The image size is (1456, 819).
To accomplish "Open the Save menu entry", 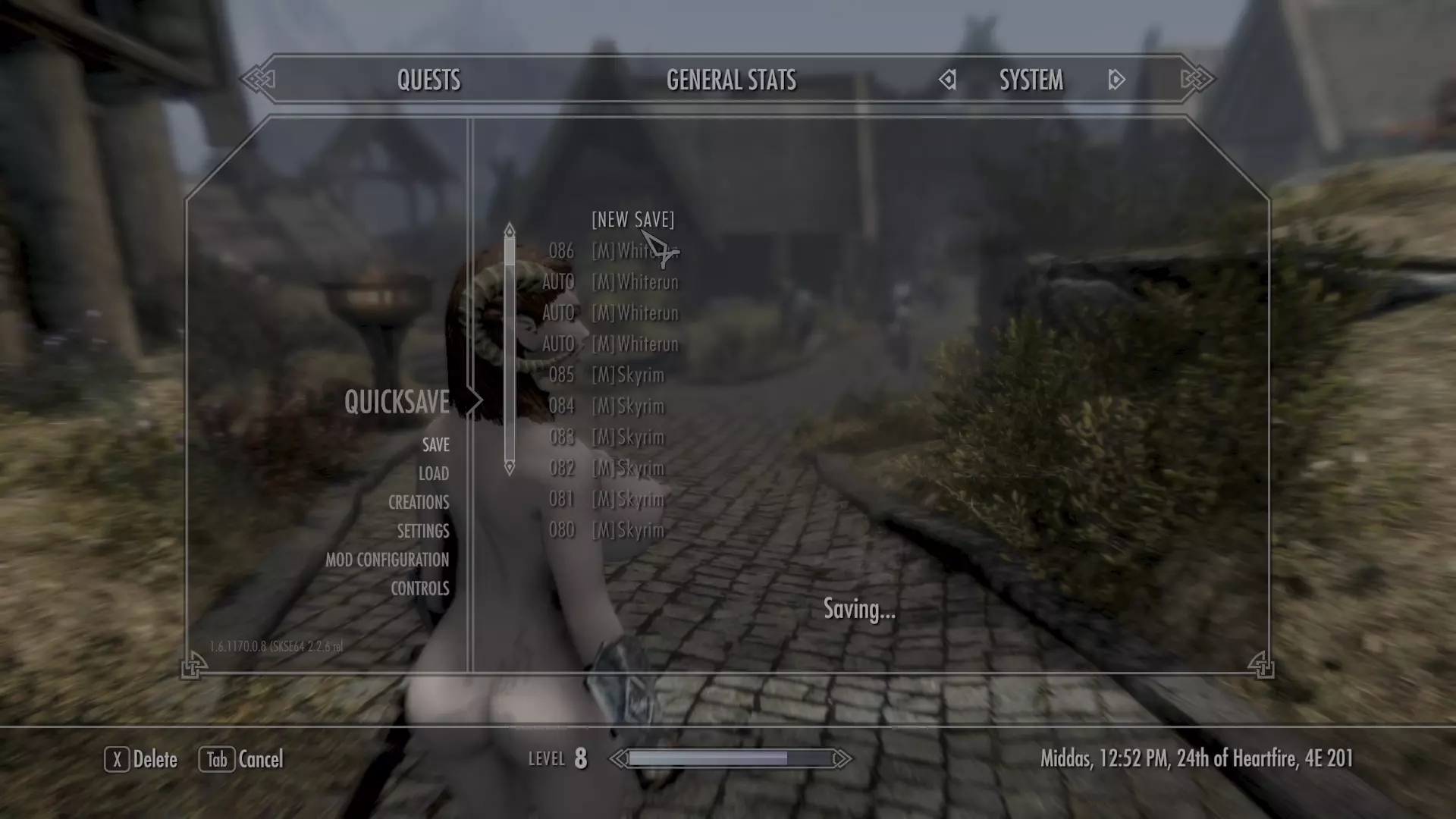I will (x=435, y=445).
